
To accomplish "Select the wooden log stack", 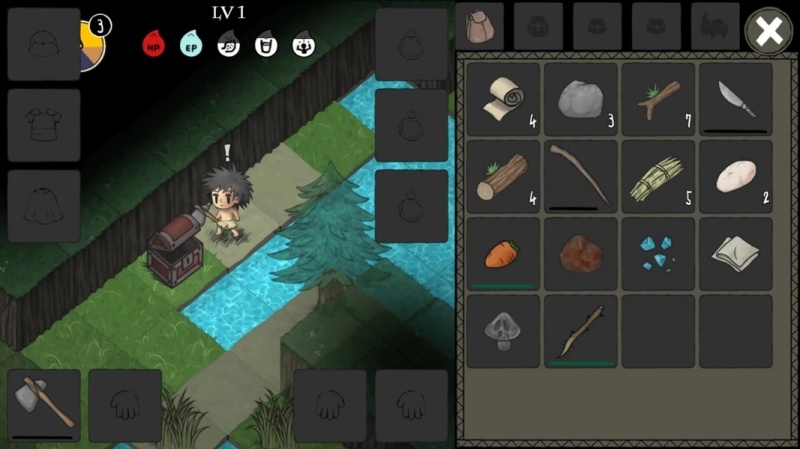I will [503, 176].
